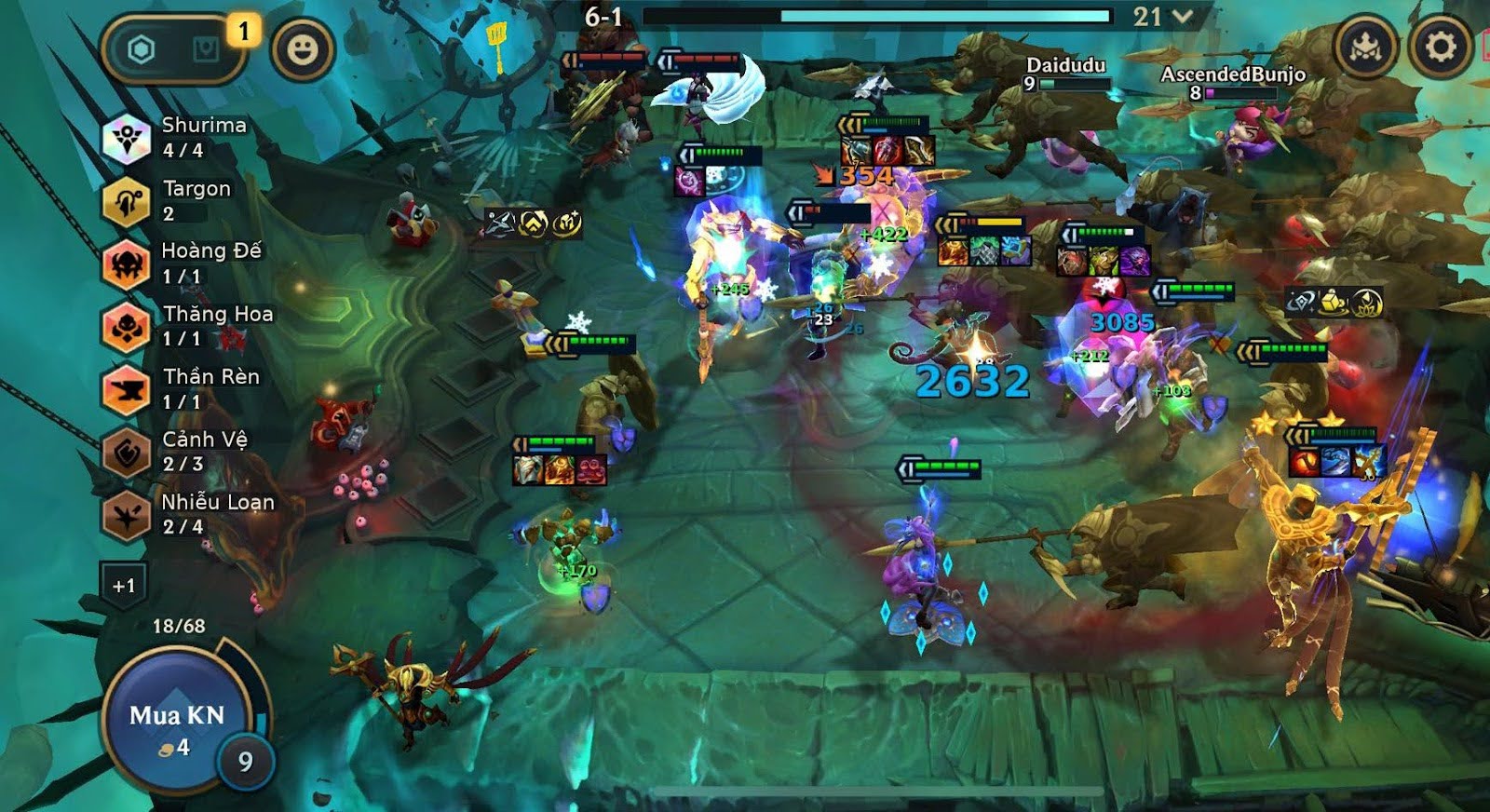The width and height of the screenshot is (1490, 812).
Task: Inspect the Hoàng Đế trait icon
Action: [x=127, y=264]
